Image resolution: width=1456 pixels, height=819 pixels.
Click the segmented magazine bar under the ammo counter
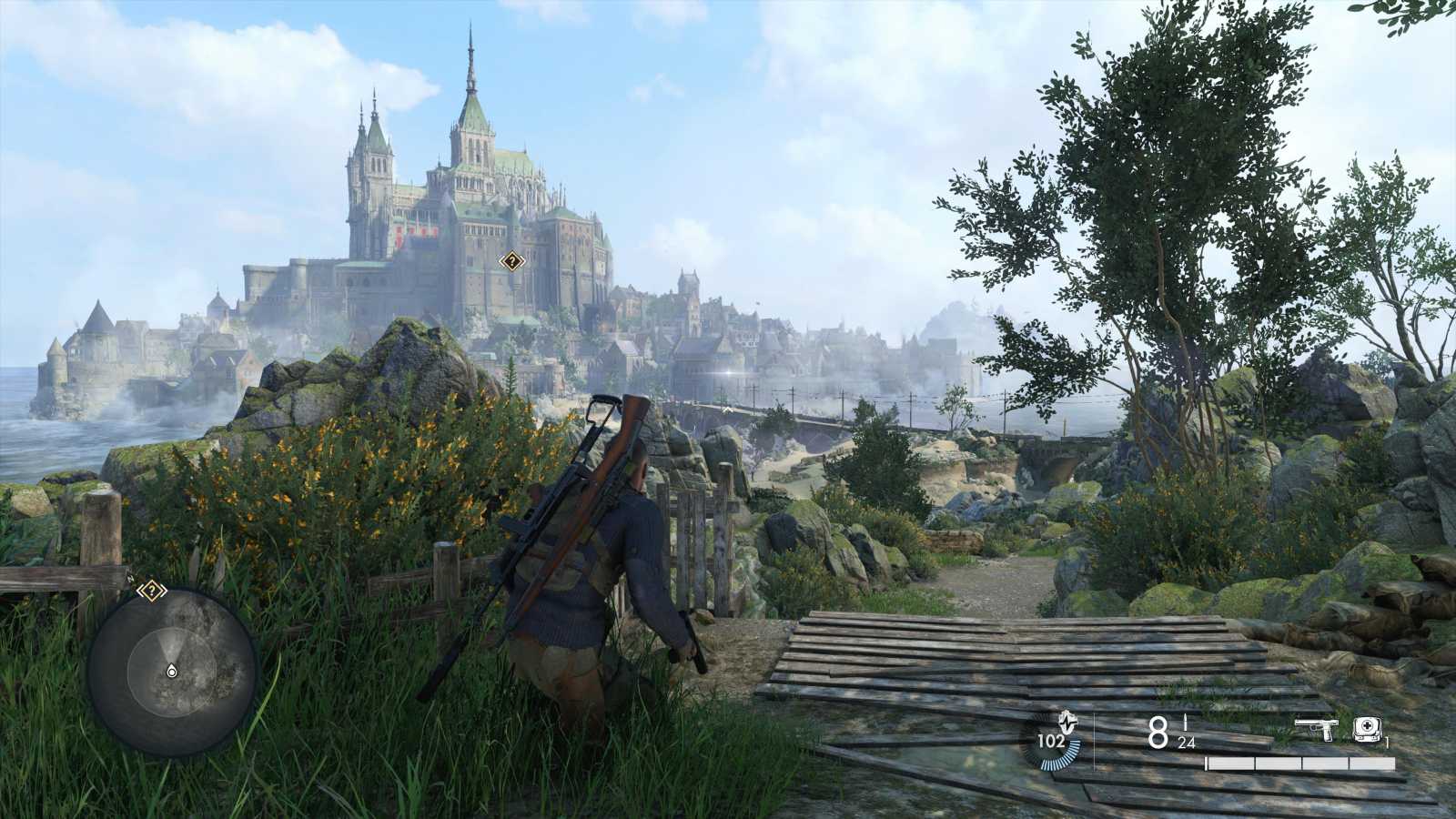point(1299,763)
